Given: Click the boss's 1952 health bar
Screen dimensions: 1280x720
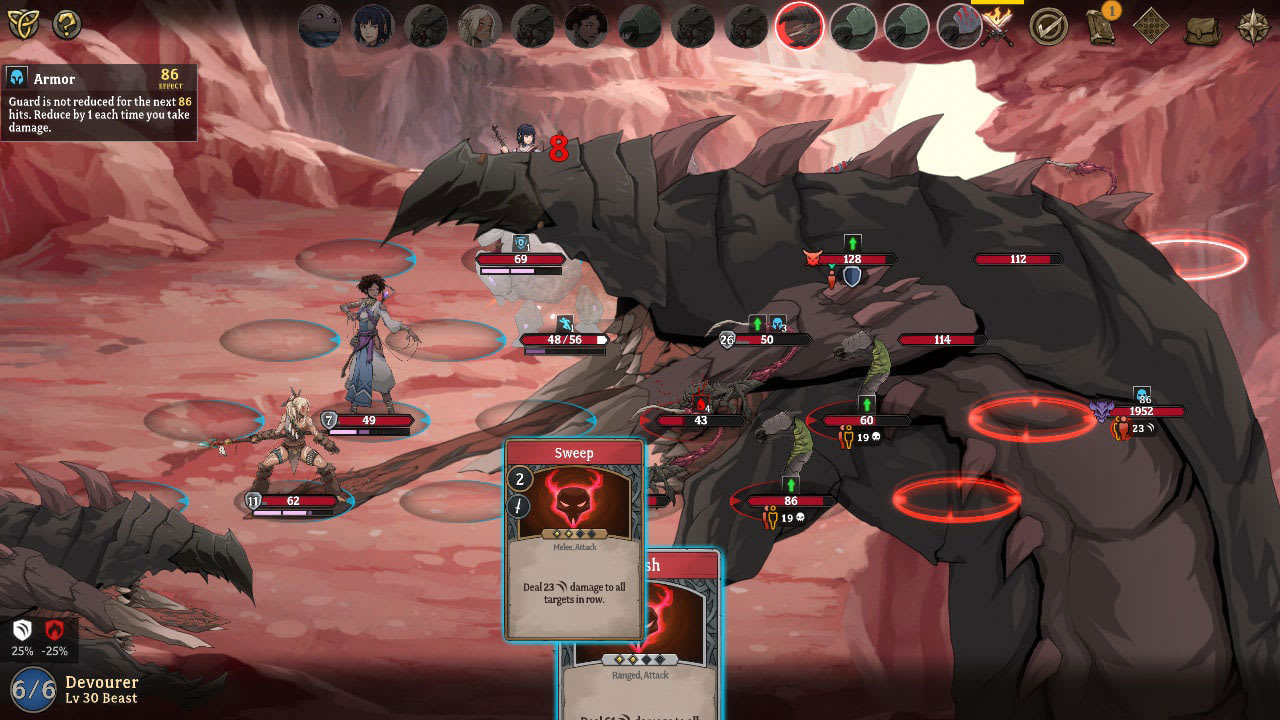Looking at the screenshot, I should click(x=1143, y=411).
